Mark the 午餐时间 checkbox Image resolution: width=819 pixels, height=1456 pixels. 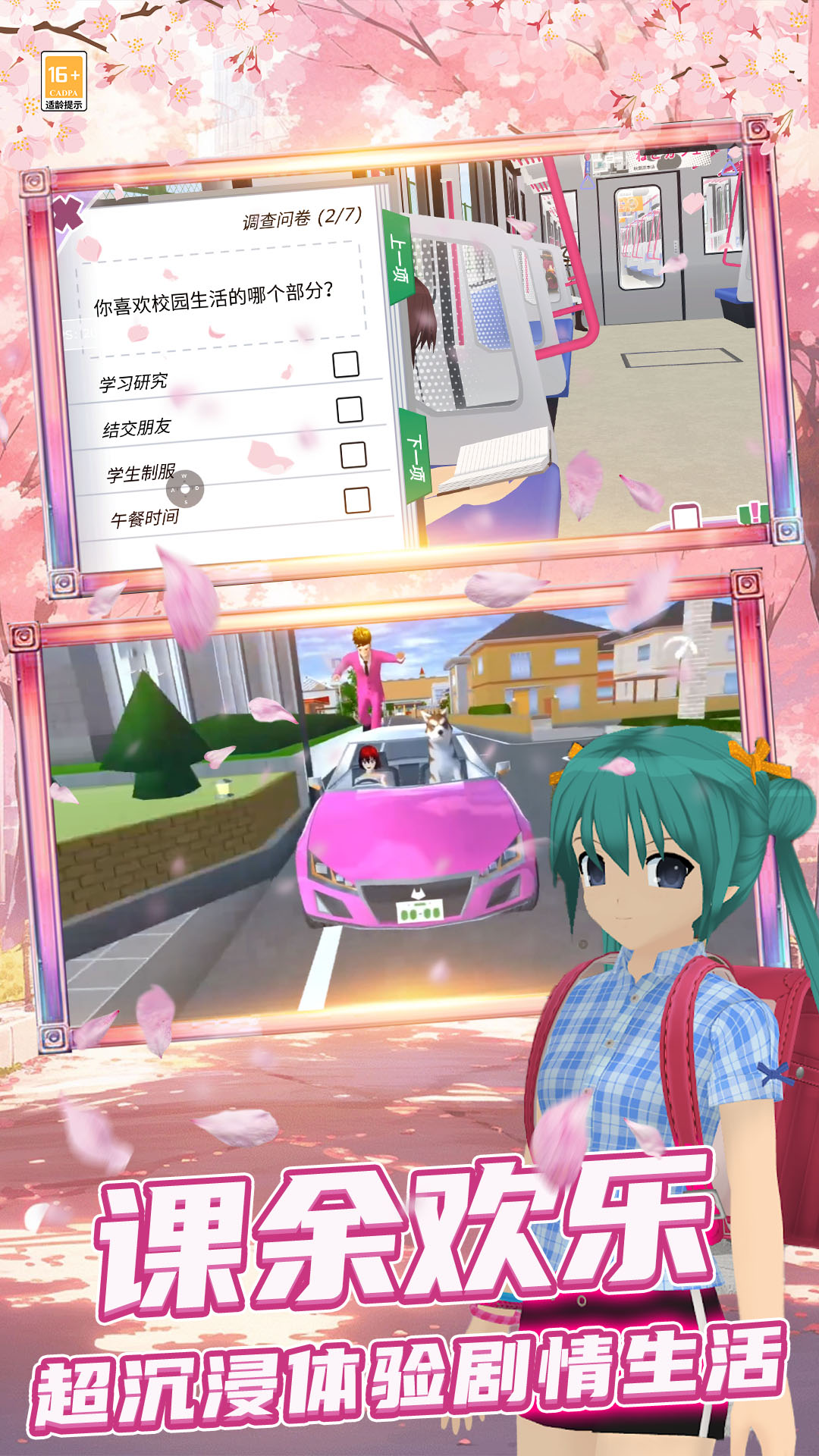click(357, 500)
